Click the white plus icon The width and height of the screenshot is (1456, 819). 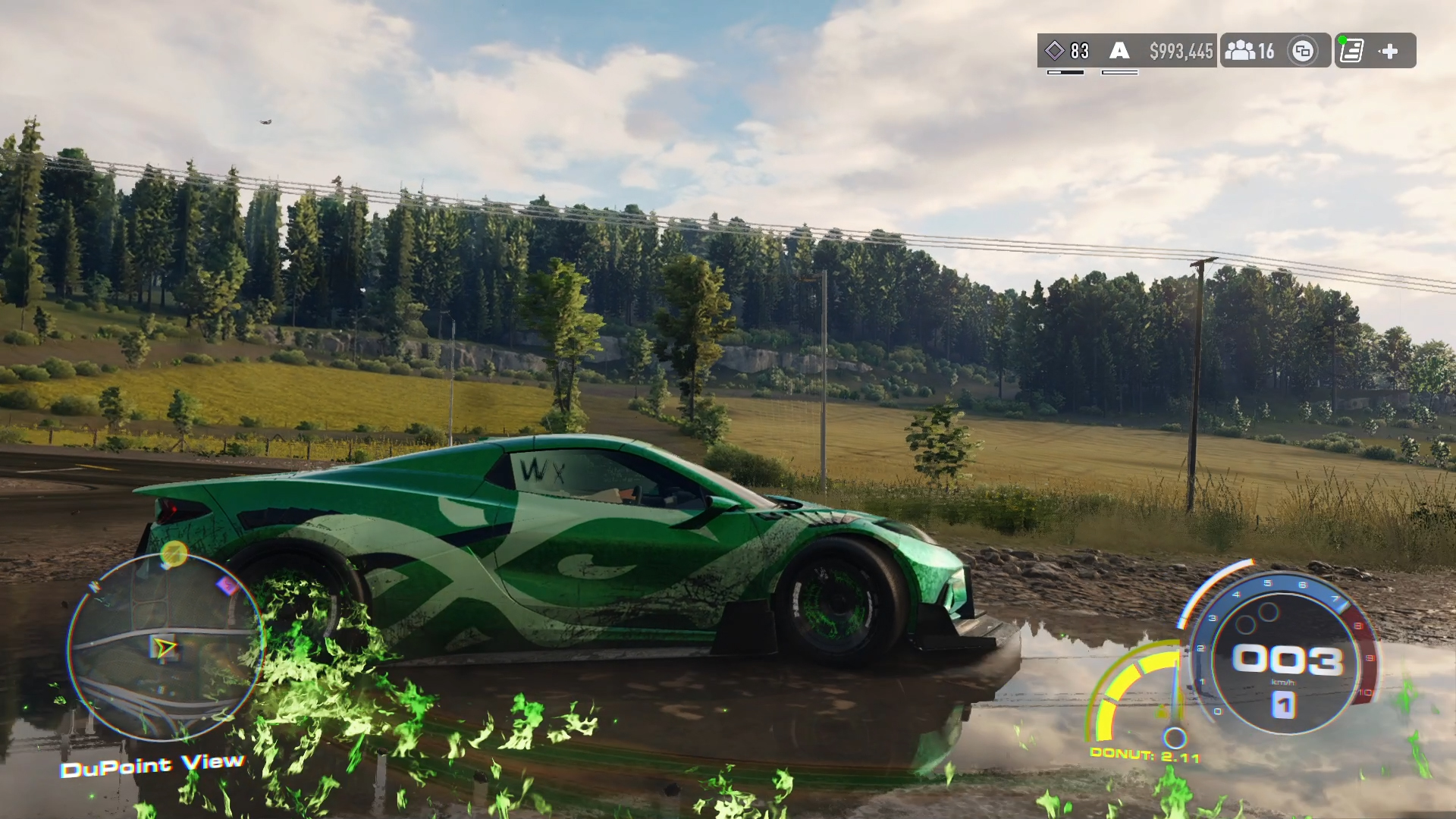[x=1389, y=51]
